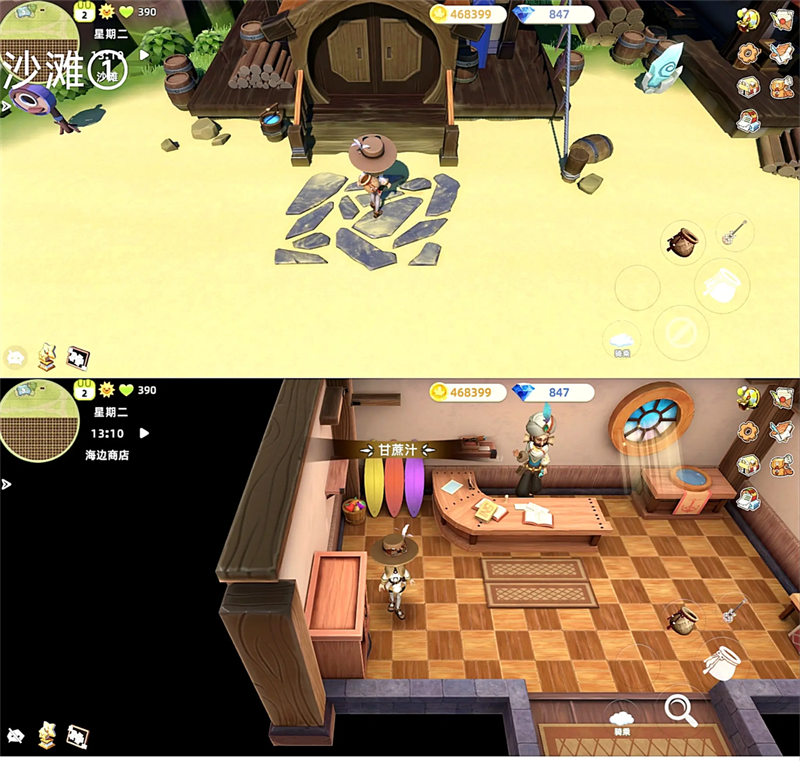Toggle the chat bubble icon in the beach view
This screenshot has width=800, height=761.
click(x=16, y=357)
